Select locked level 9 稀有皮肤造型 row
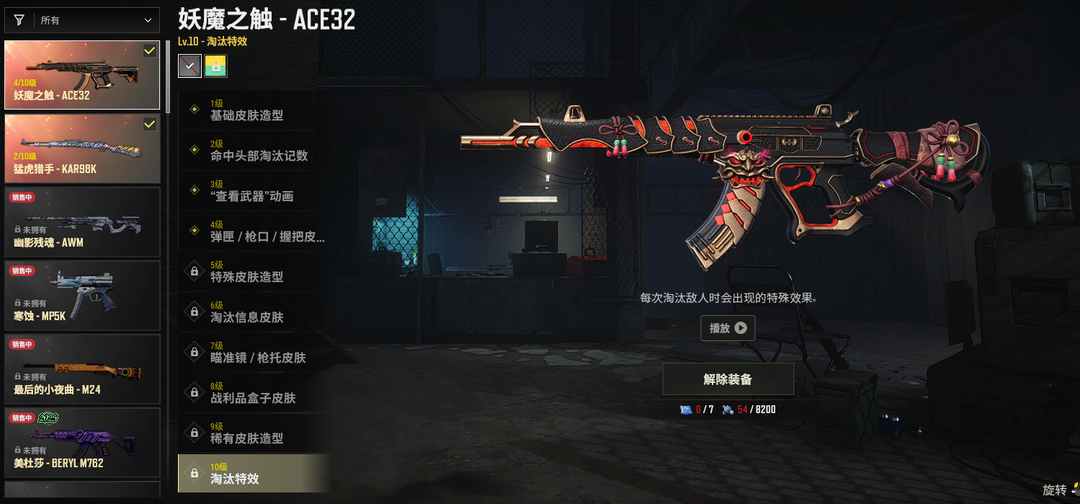 click(x=255, y=433)
